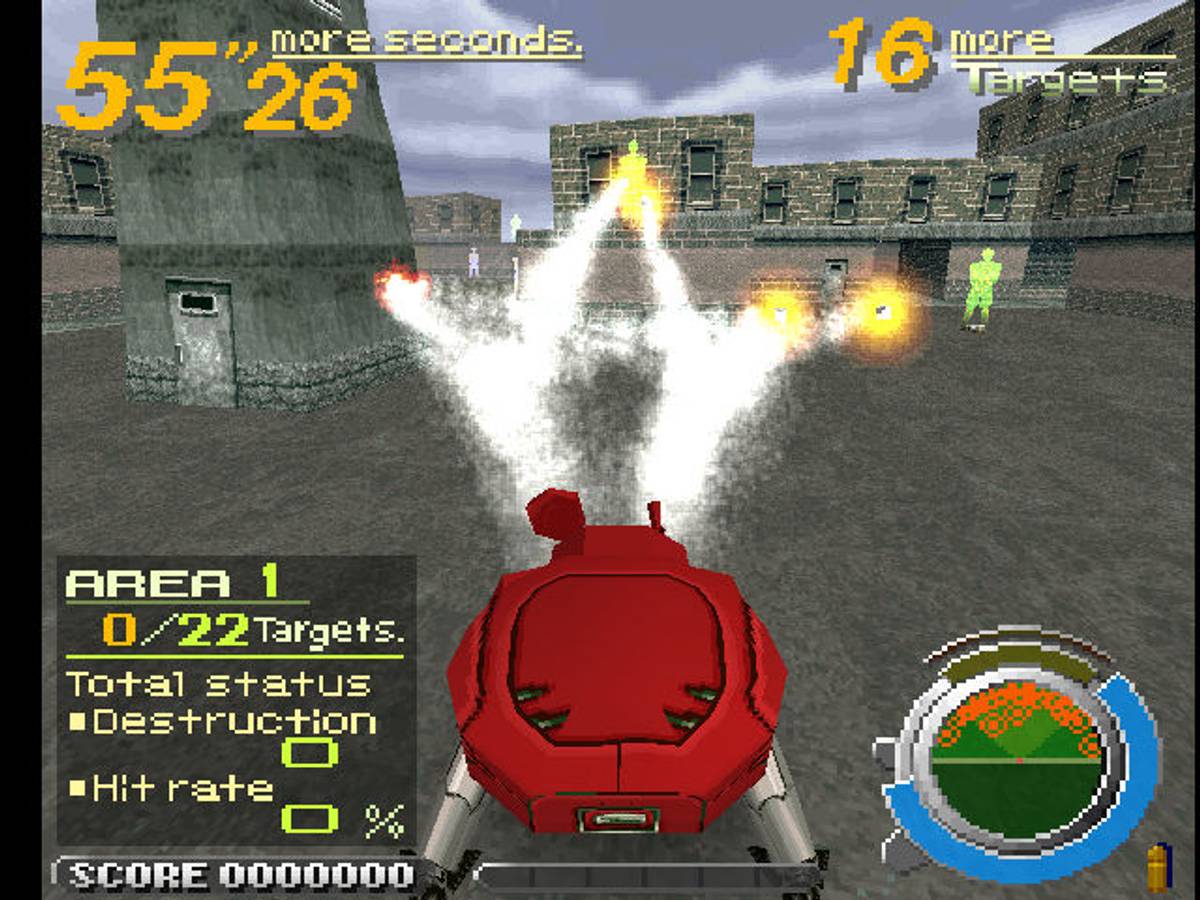Image resolution: width=1200 pixels, height=900 pixels.
Task: Select the Area 1 targets status panel
Action: pos(236,700)
